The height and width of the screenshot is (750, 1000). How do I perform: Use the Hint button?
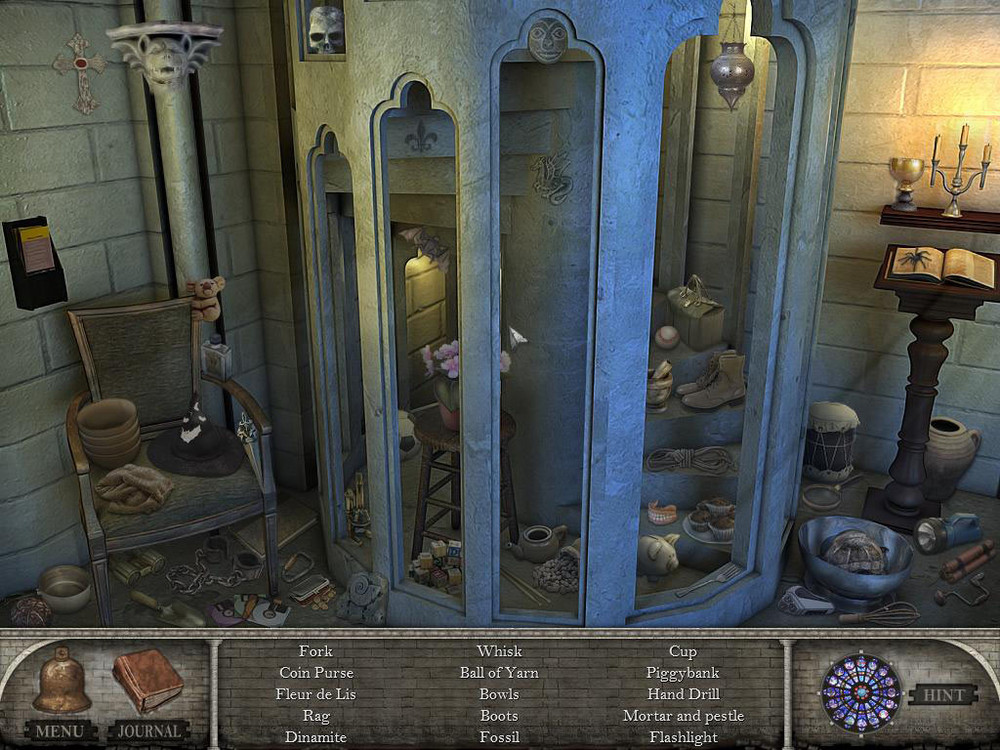[x=942, y=695]
